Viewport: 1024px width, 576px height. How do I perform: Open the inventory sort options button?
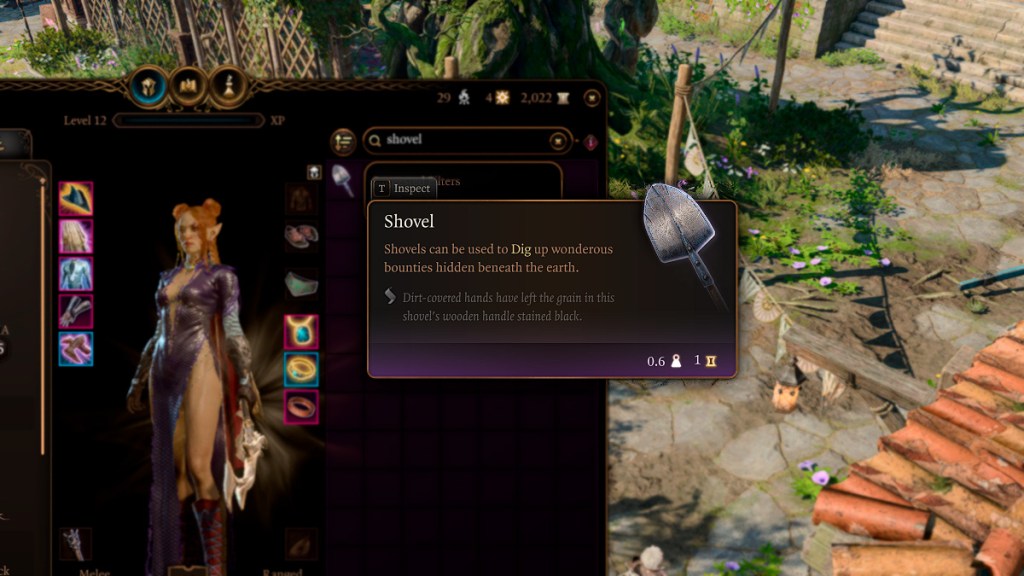pos(343,141)
